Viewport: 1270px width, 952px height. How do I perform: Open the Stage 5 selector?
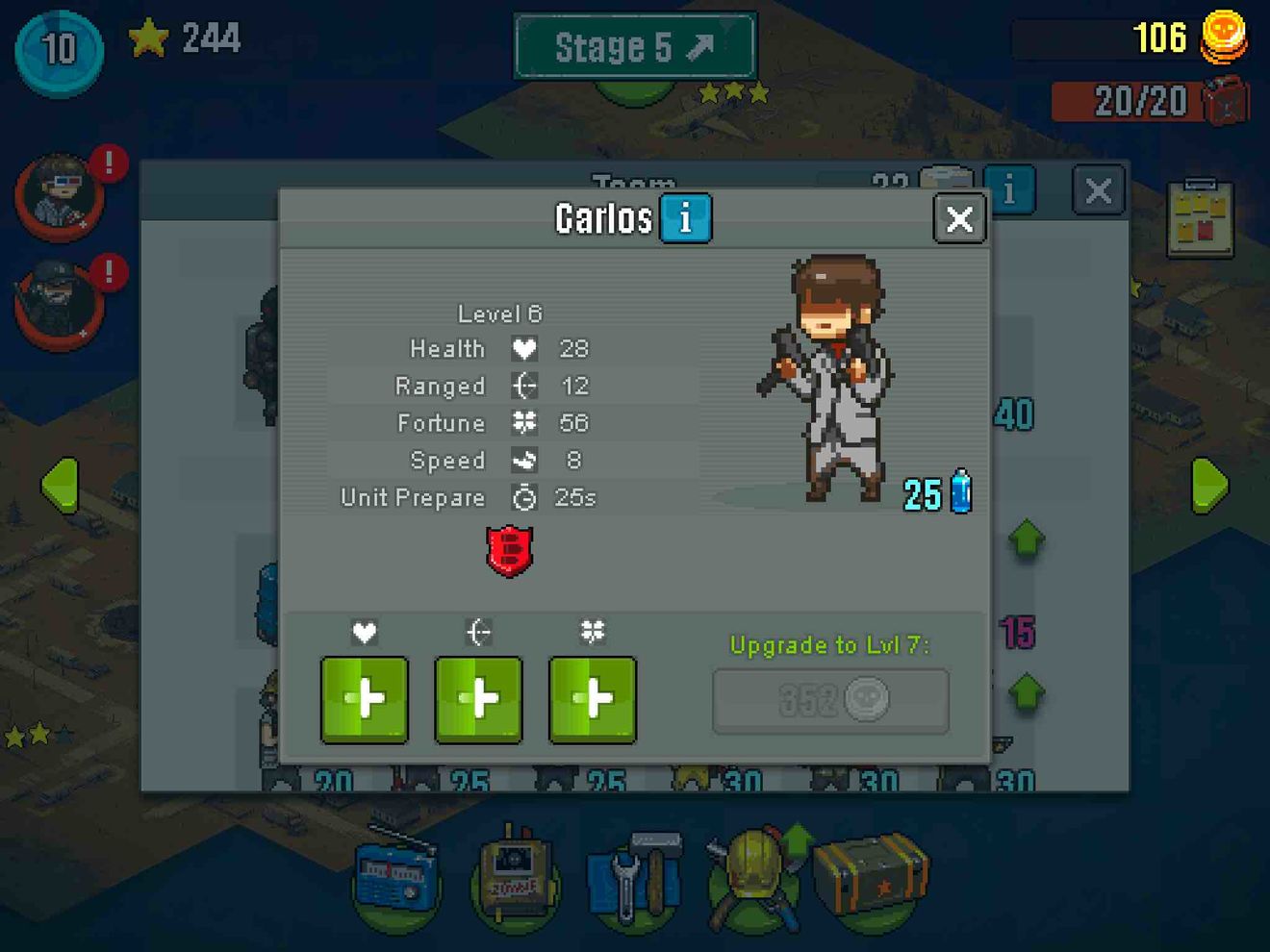tap(635, 46)
